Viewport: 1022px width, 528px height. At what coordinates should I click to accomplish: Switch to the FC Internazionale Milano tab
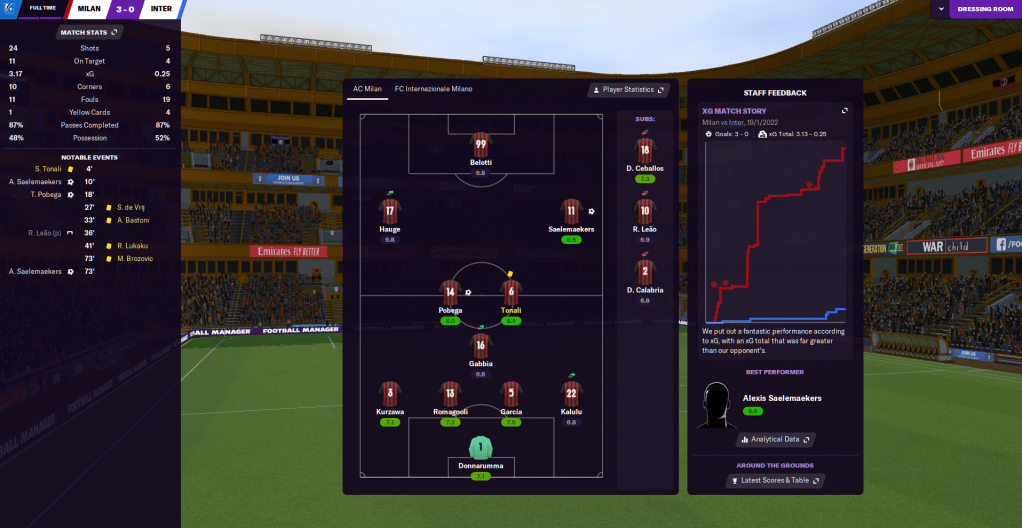click(x=433, y=89)
